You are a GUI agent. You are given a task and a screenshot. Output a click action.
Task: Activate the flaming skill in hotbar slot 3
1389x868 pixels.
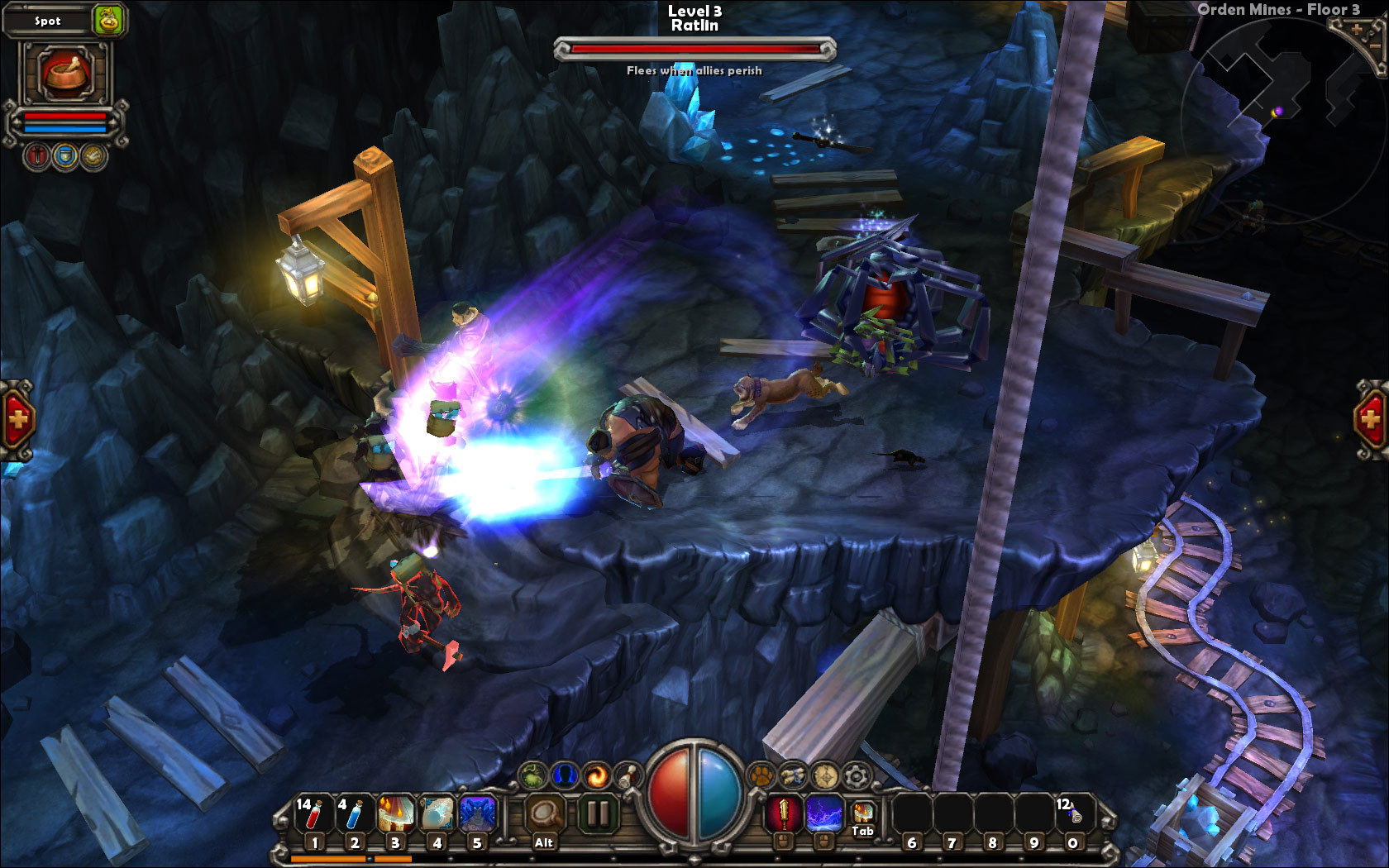click(x=395, y=815)
